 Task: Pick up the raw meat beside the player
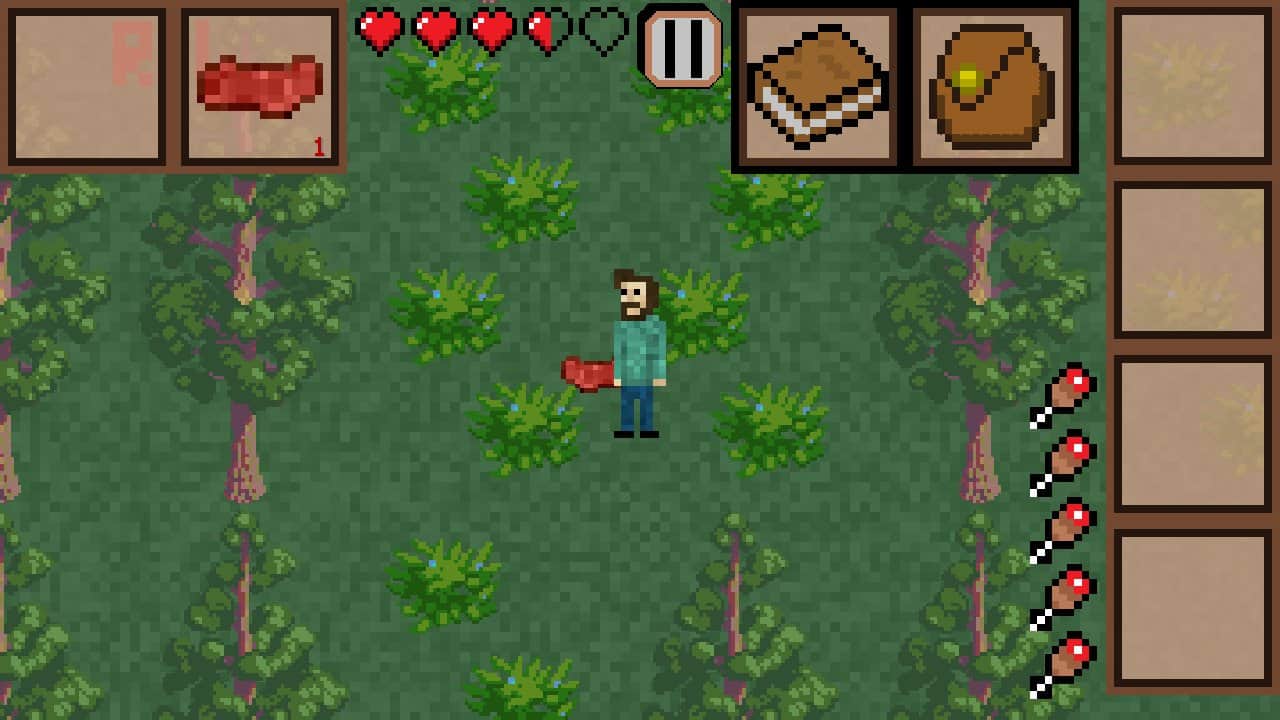click(585, 372)
